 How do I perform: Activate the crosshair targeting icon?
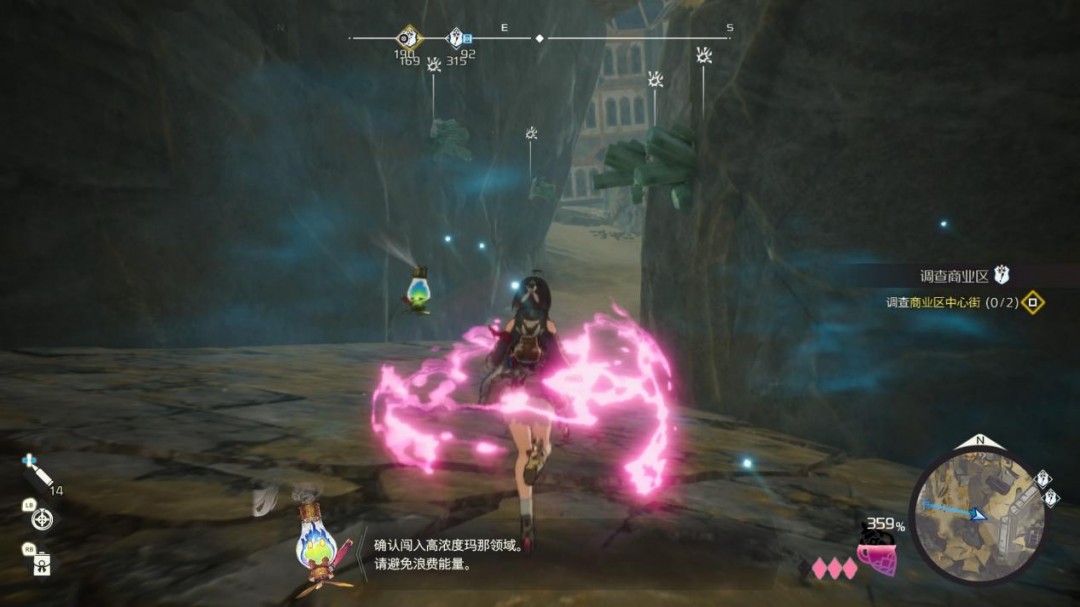(42, 519)
